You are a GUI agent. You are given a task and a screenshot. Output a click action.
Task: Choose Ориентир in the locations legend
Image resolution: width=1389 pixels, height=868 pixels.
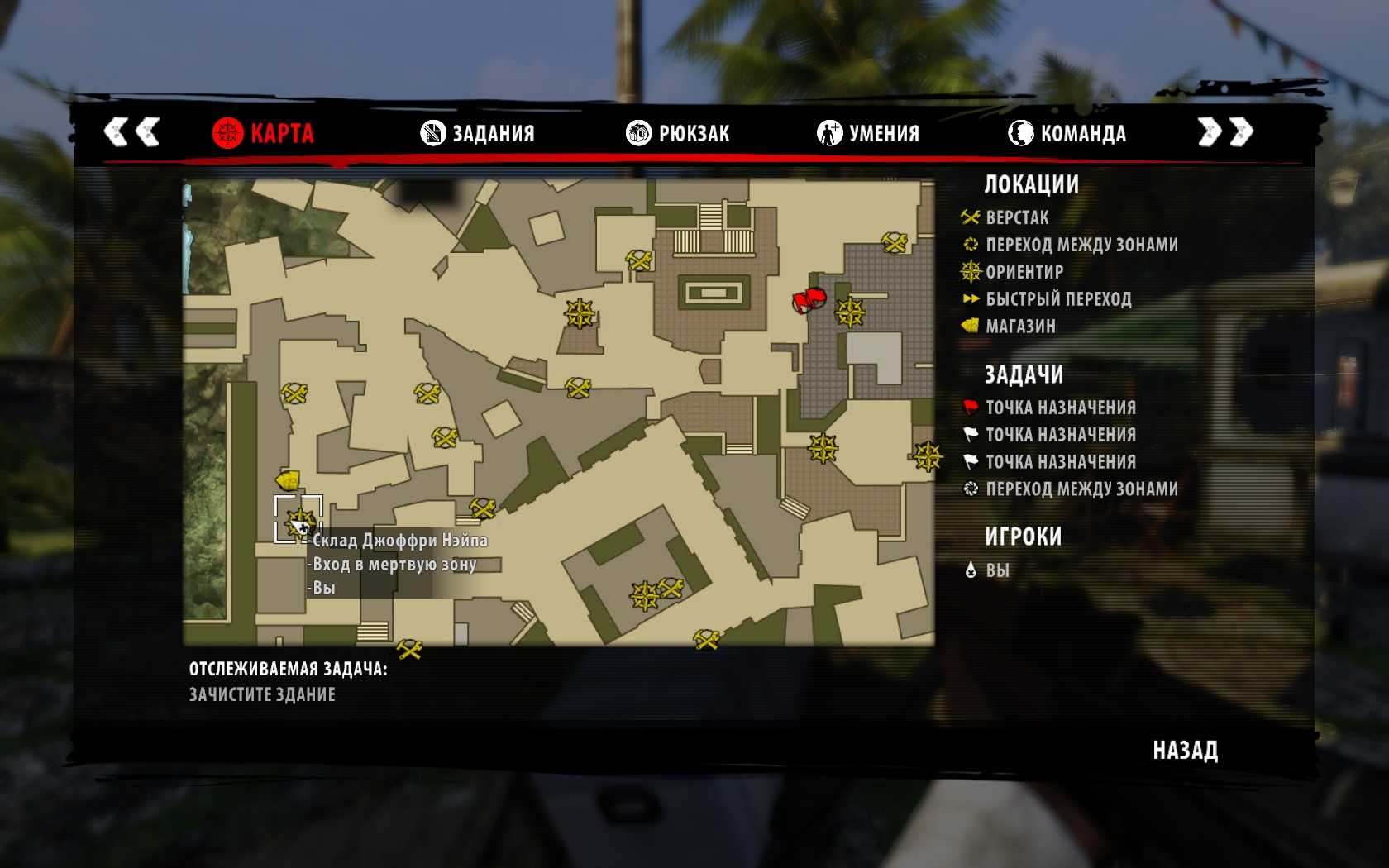(x=1024, y=271)
